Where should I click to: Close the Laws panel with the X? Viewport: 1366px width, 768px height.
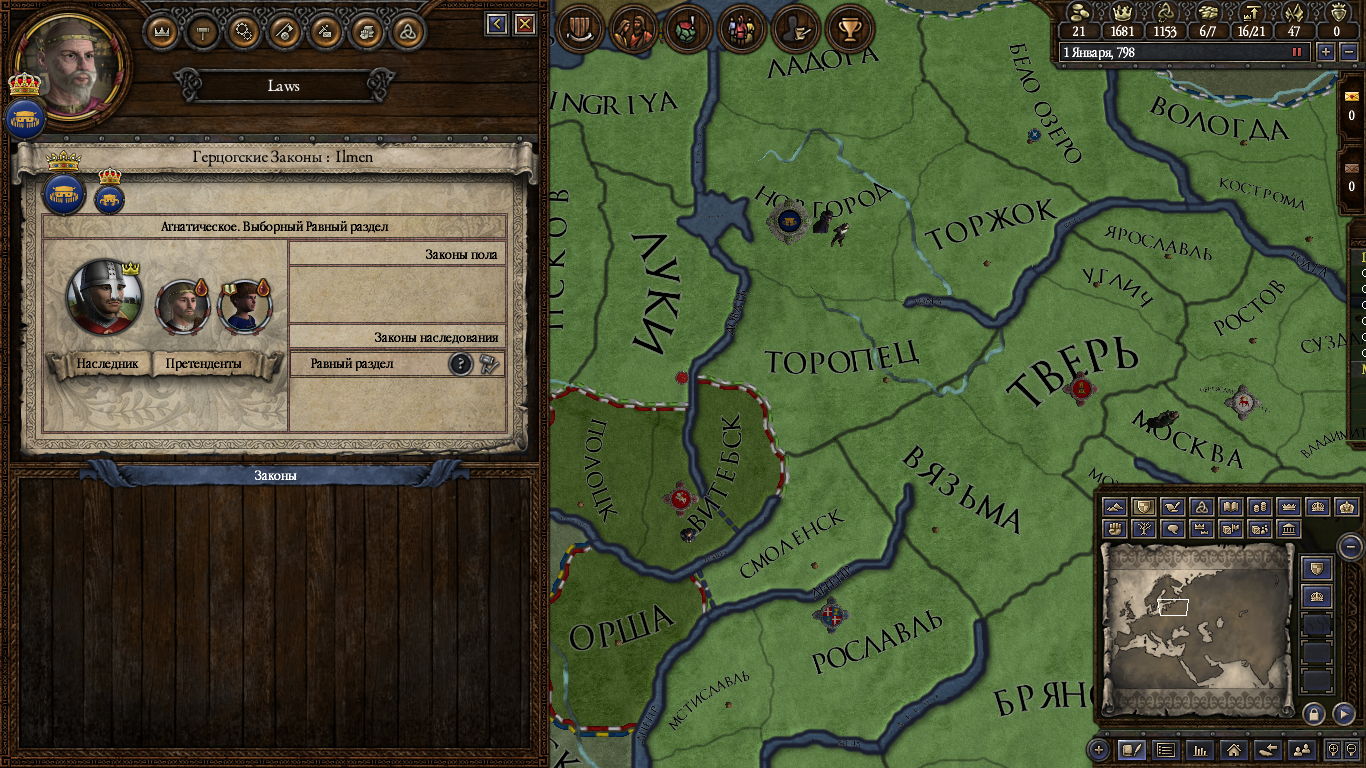coord(524,24)
